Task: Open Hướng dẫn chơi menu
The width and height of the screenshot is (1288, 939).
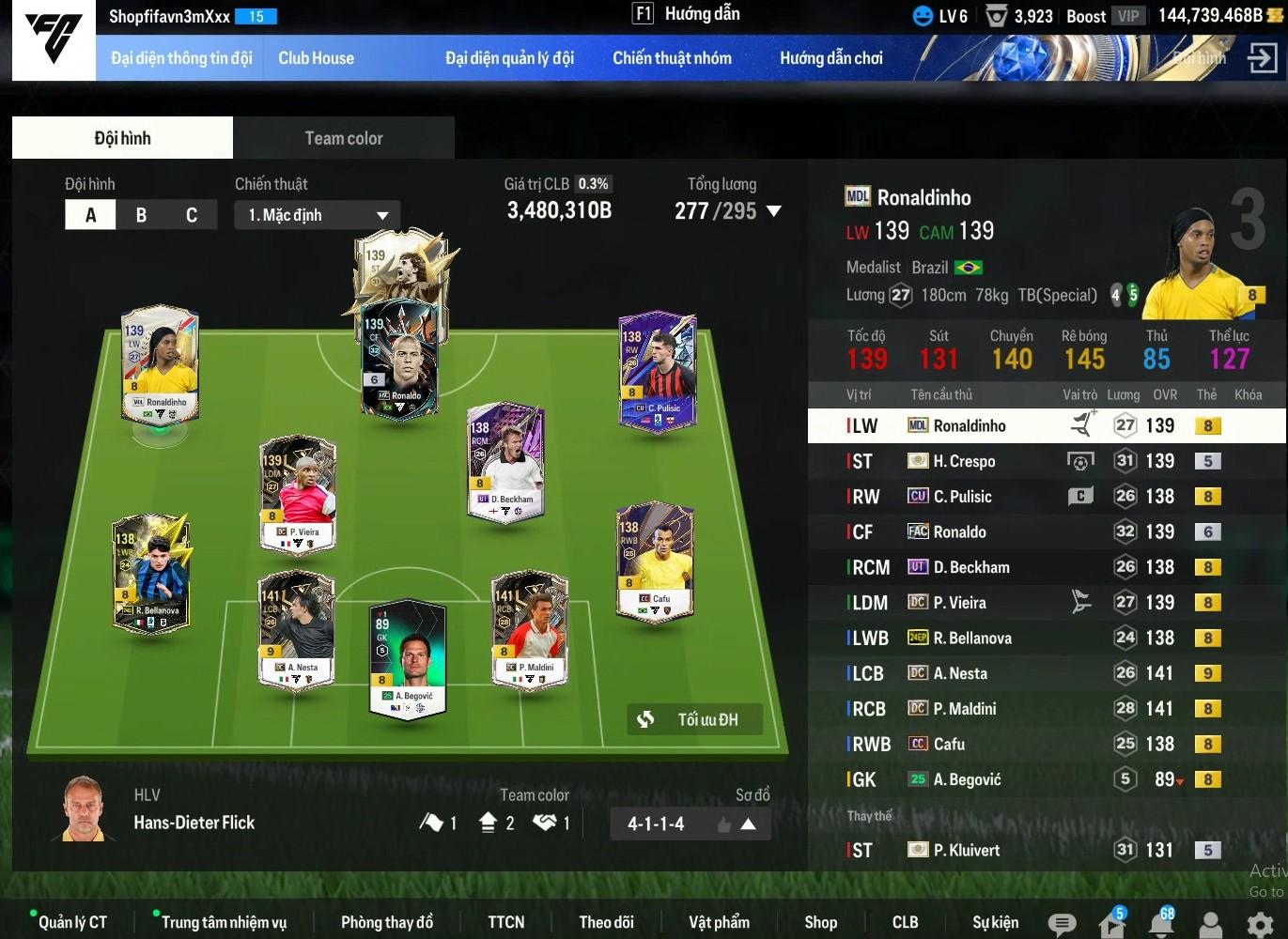Action: tap(830, 58)
